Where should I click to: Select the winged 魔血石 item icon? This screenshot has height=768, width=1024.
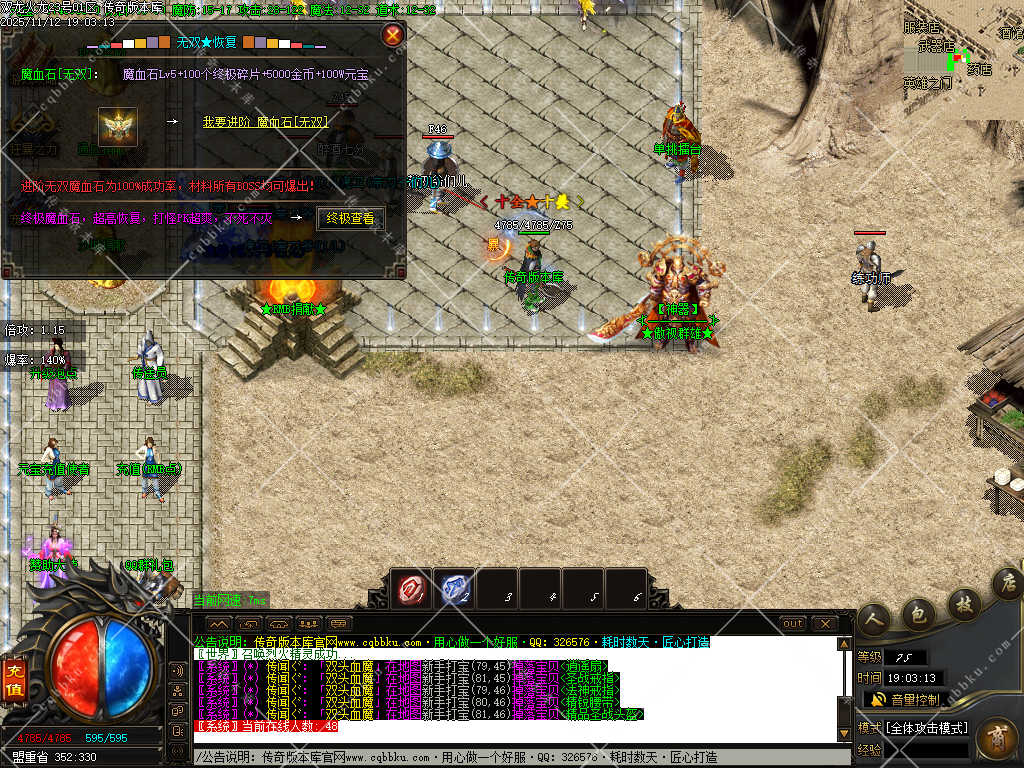point(118,127)
